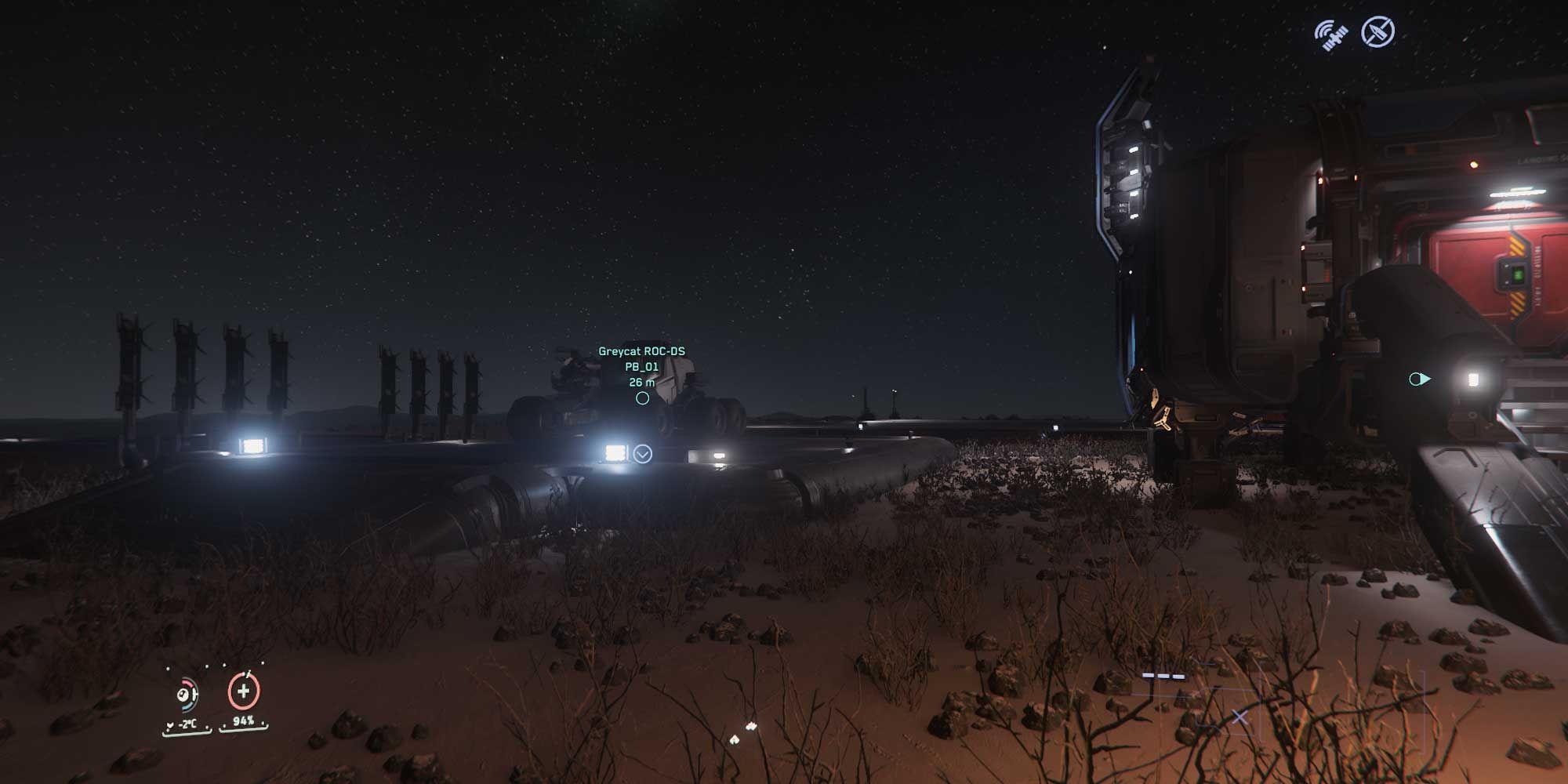Image resolution: width=1568 pixels, height=784 pixels.
Task: Click the teal eye indicator icon on the ship
Action: pyautogui.click(x=1419, y=379)
